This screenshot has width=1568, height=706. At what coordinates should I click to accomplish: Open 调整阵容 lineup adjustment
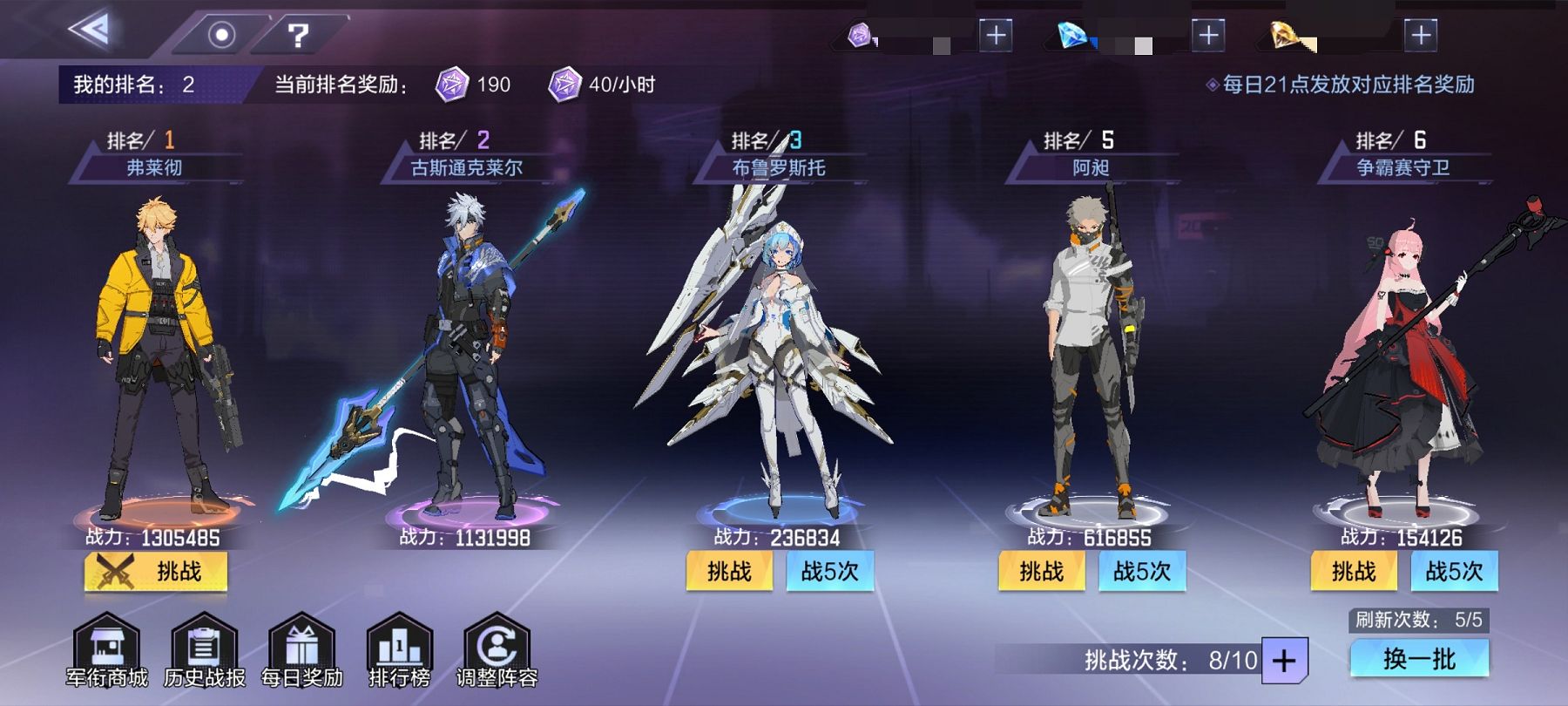pyautogui.click(x=497, y=652)
